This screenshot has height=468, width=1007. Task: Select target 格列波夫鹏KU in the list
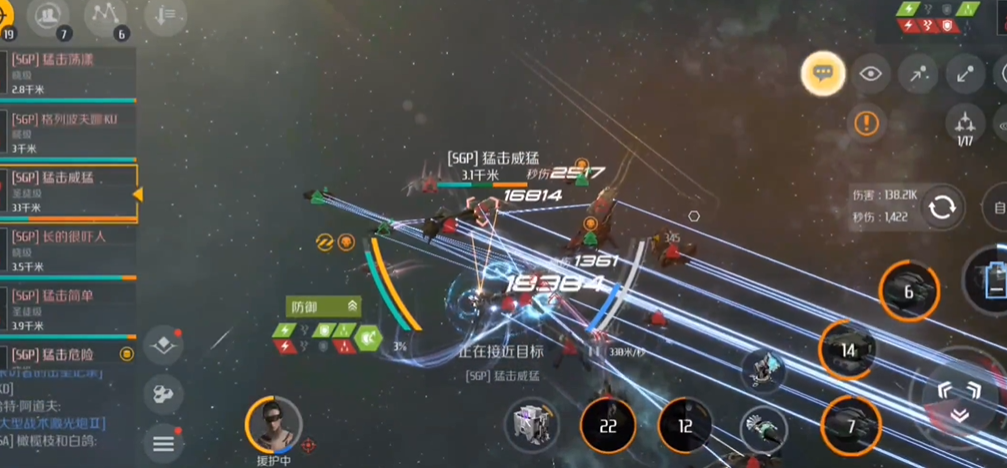[x=68, y=133]
